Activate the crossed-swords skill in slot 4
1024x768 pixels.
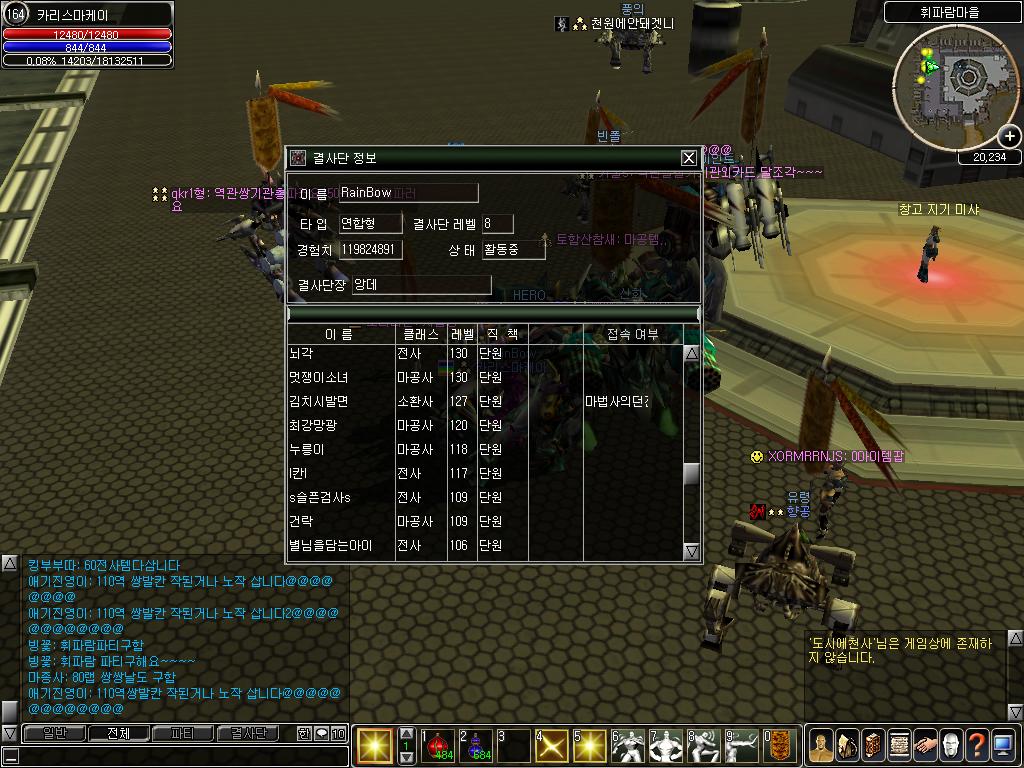pos(552,746)
